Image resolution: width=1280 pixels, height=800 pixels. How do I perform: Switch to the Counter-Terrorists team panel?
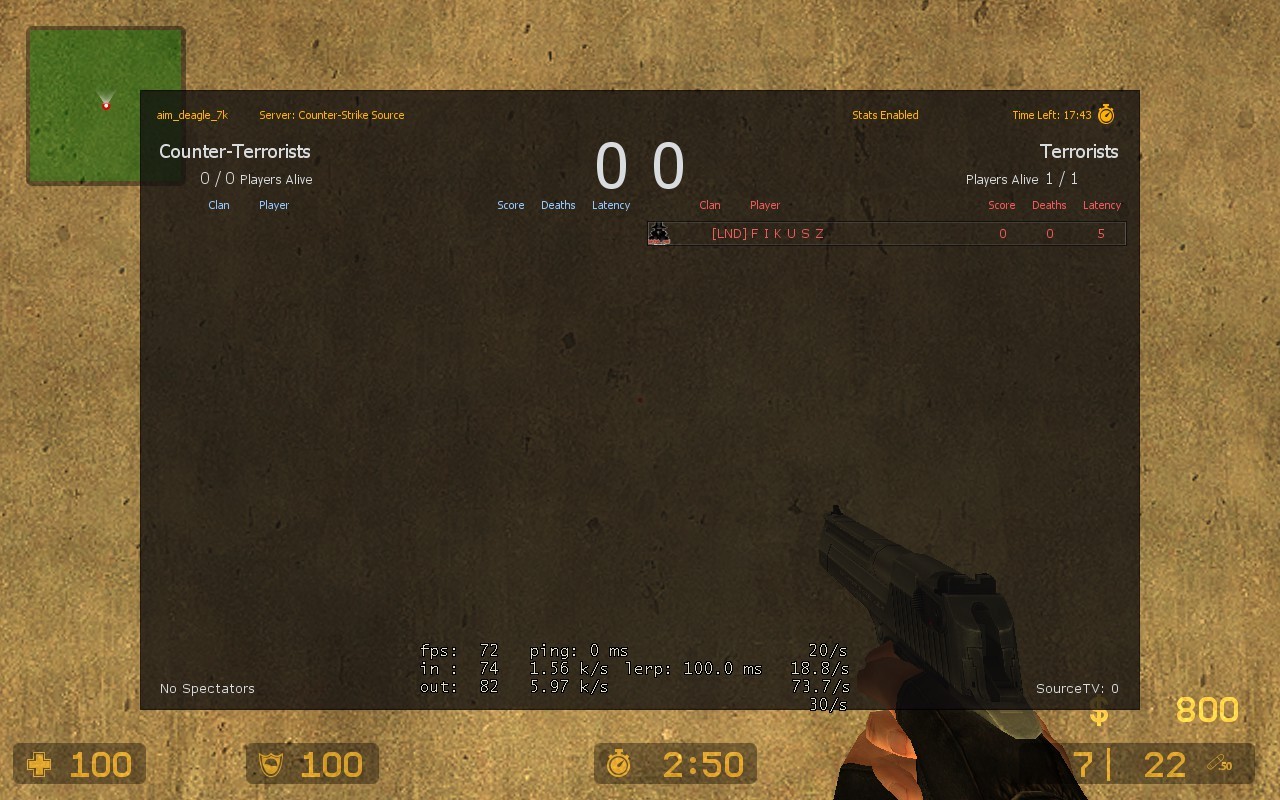(235, 151)
